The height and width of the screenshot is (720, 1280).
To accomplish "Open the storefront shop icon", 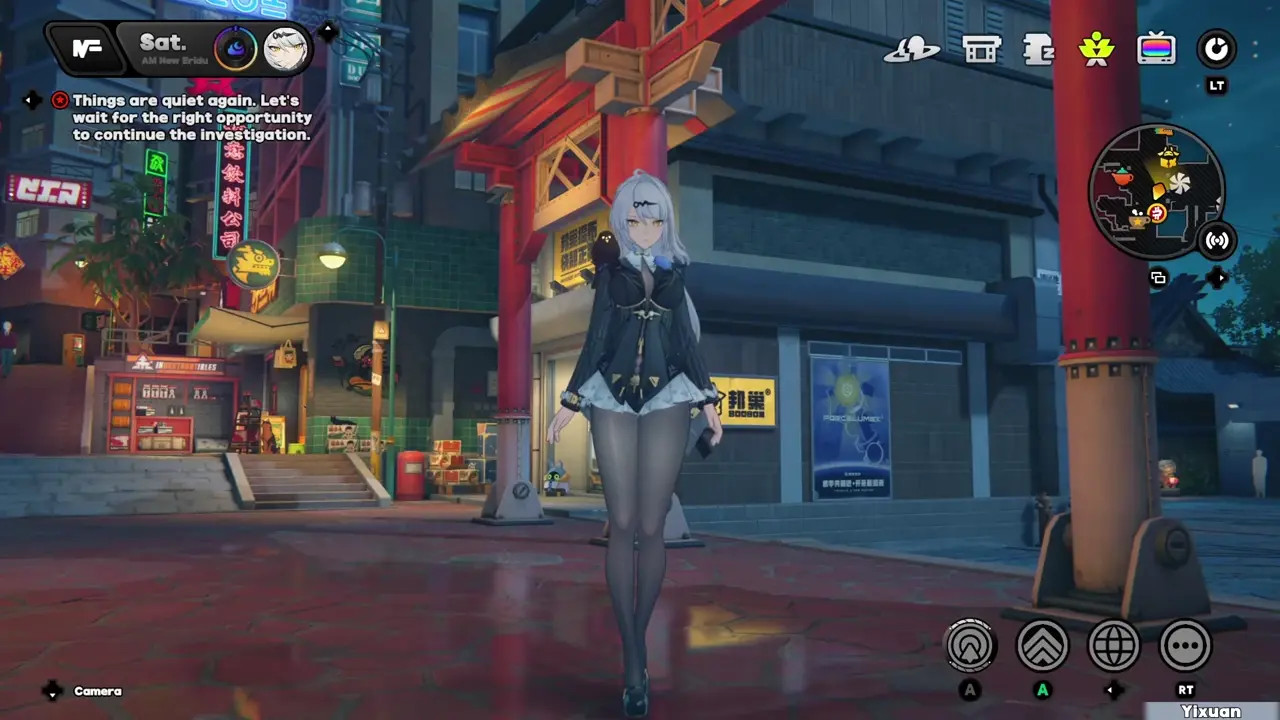I will 981,49.
